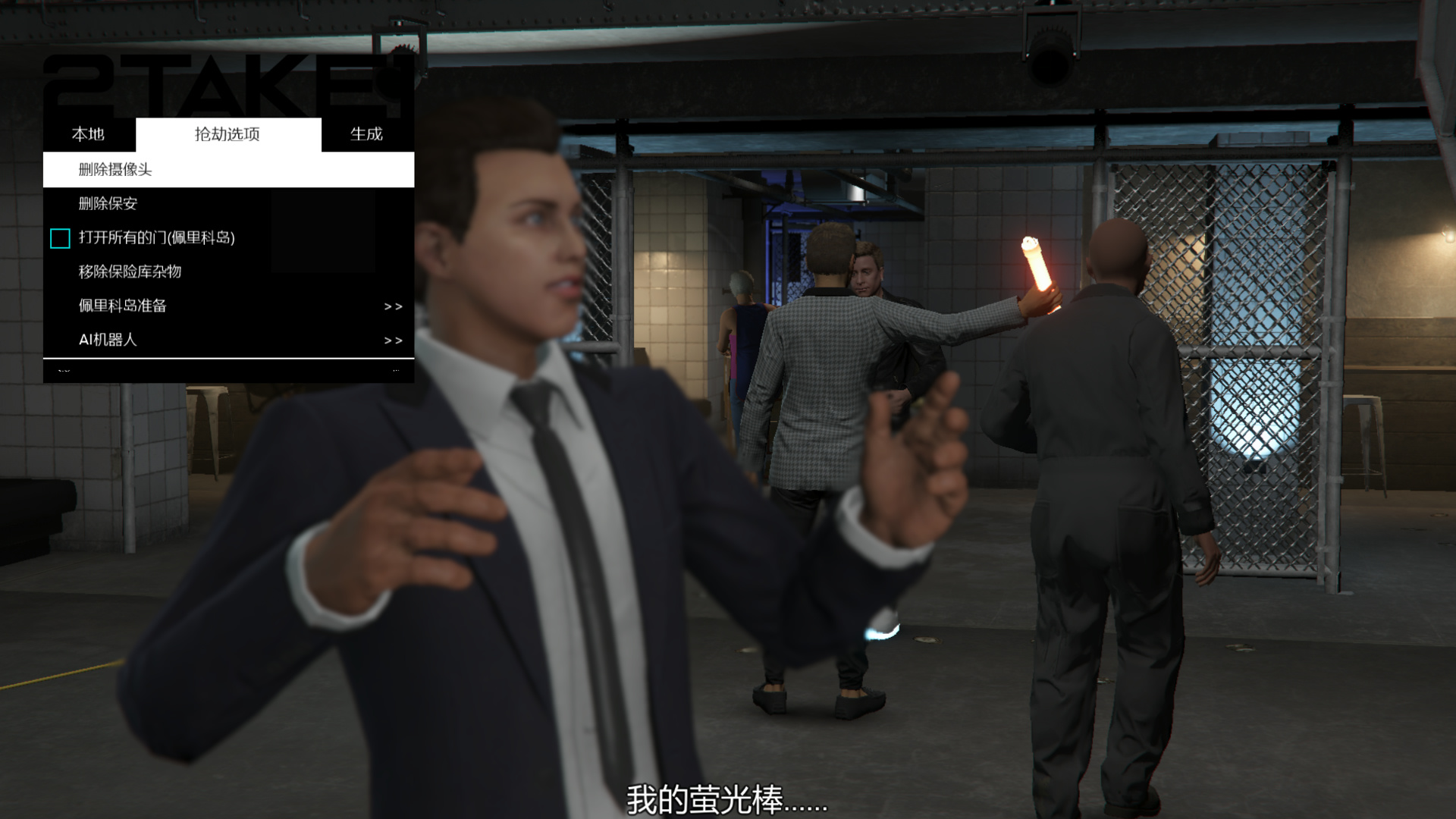Expand the AI机器人 submenu
This screenshot has width=1456, height=819.
(x=227, y=340)
